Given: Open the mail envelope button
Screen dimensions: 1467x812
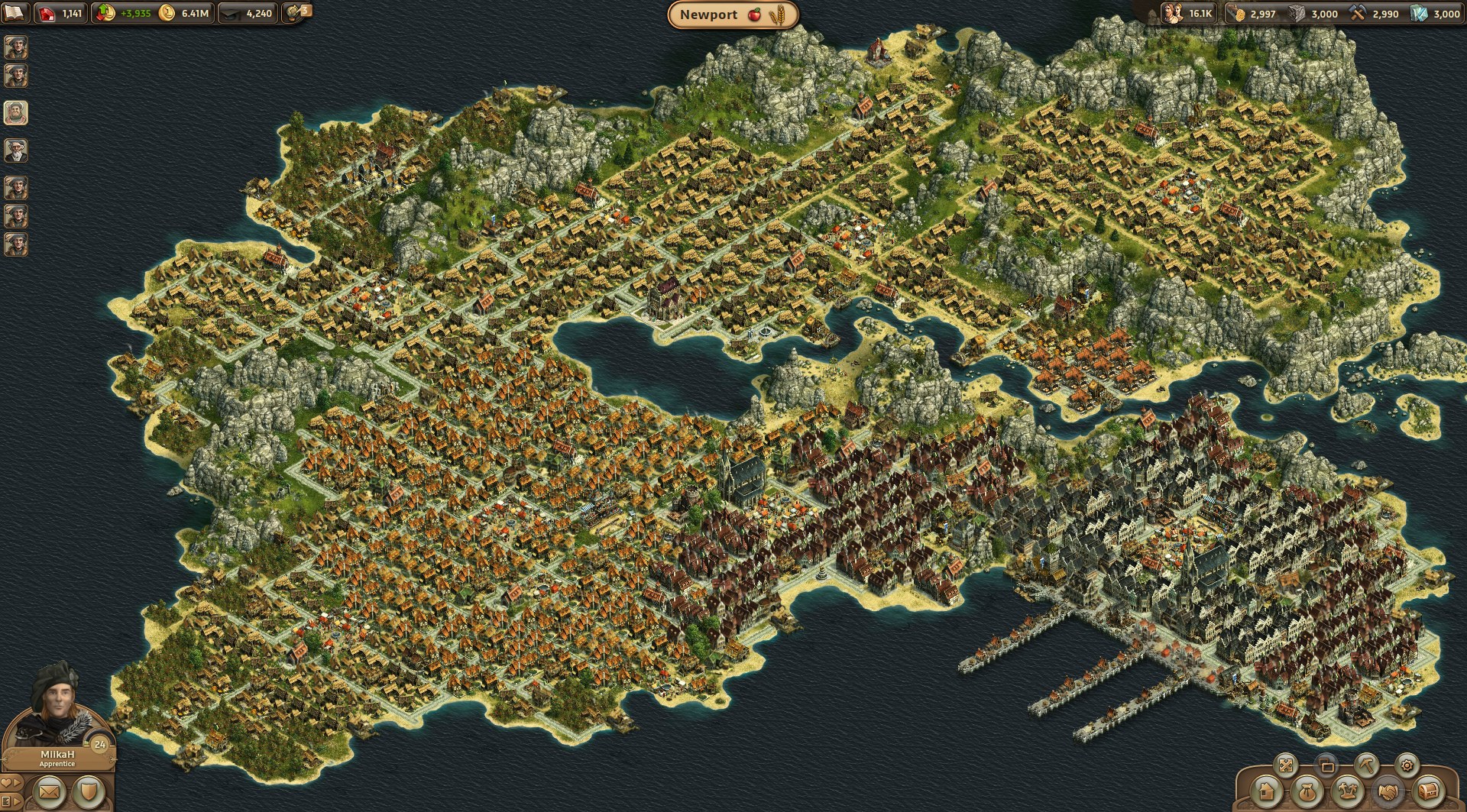Looking at the screenshot, I should (48, 793).
